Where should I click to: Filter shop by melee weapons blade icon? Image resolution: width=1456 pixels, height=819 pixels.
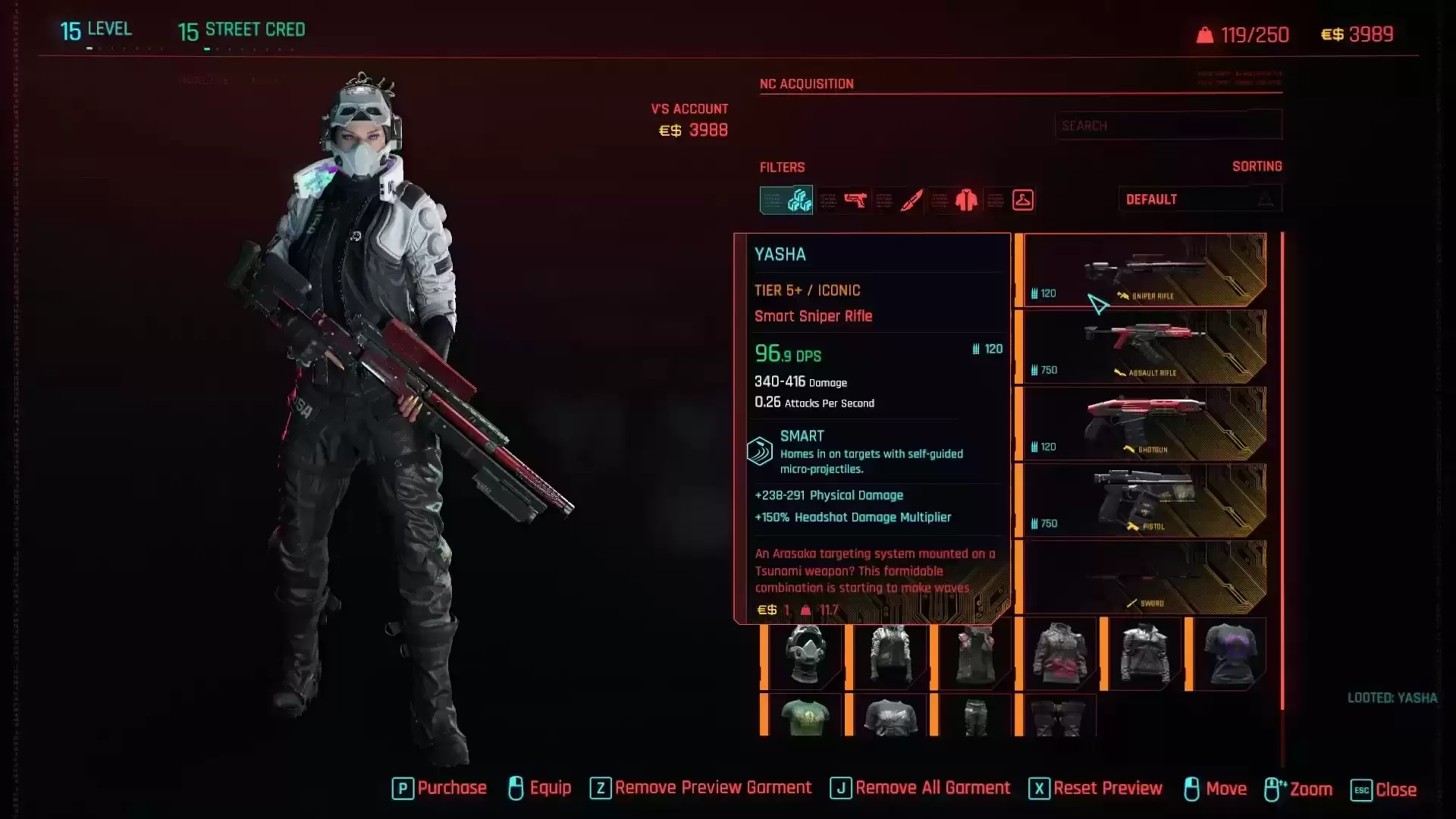point(911,200)
